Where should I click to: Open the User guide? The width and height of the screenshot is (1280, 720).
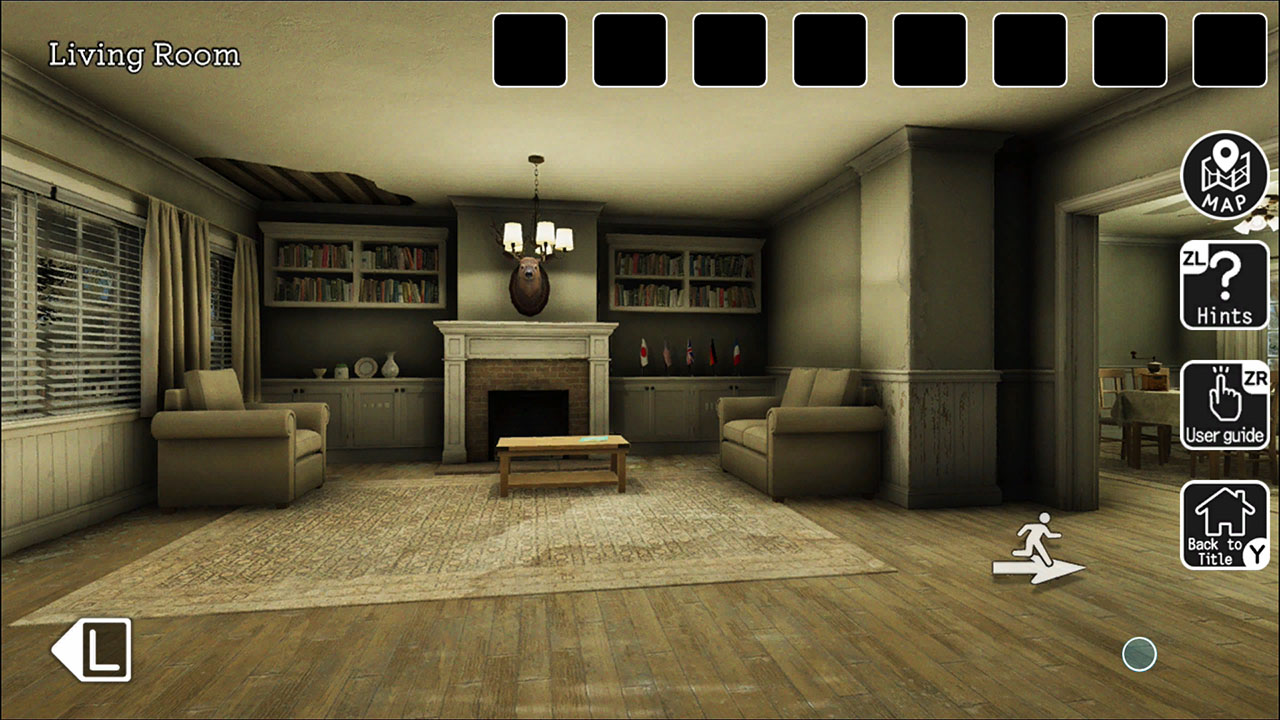1224,405
